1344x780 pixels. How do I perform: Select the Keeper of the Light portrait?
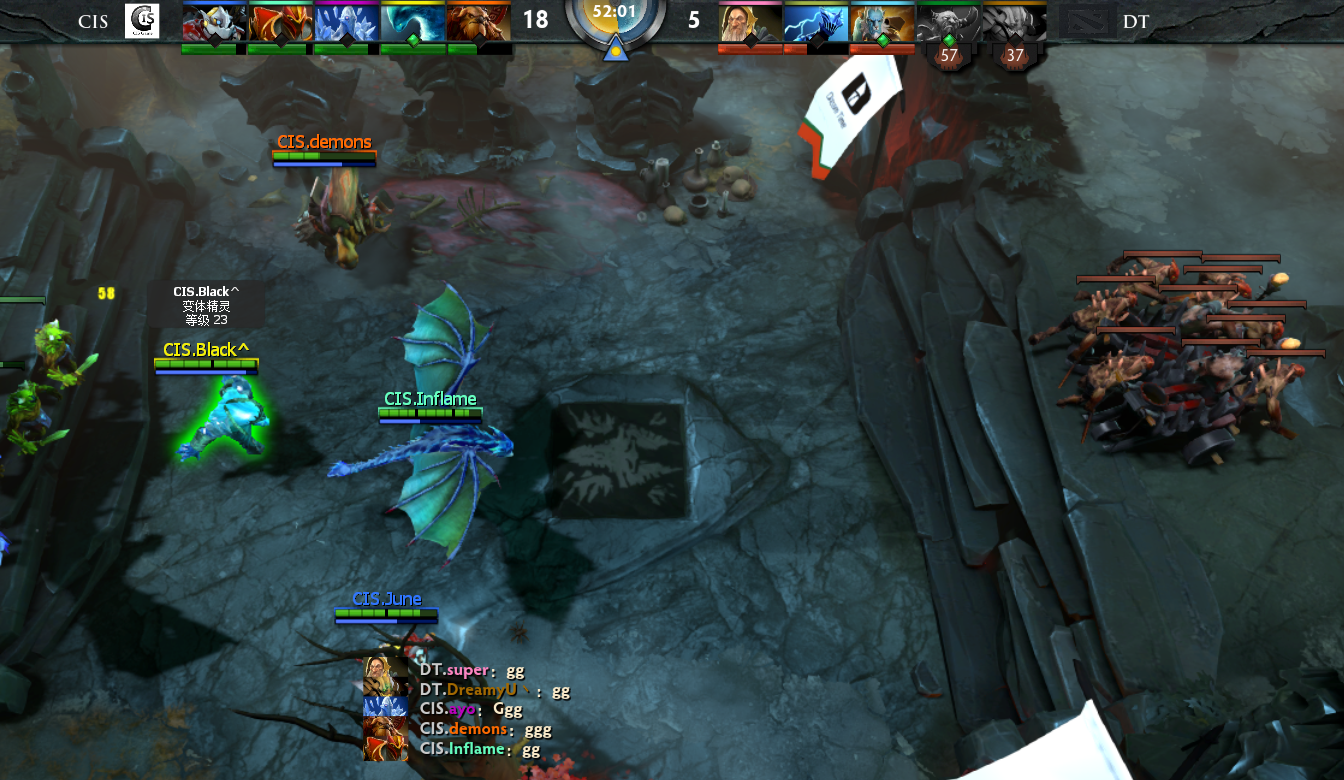click(750, 22)
